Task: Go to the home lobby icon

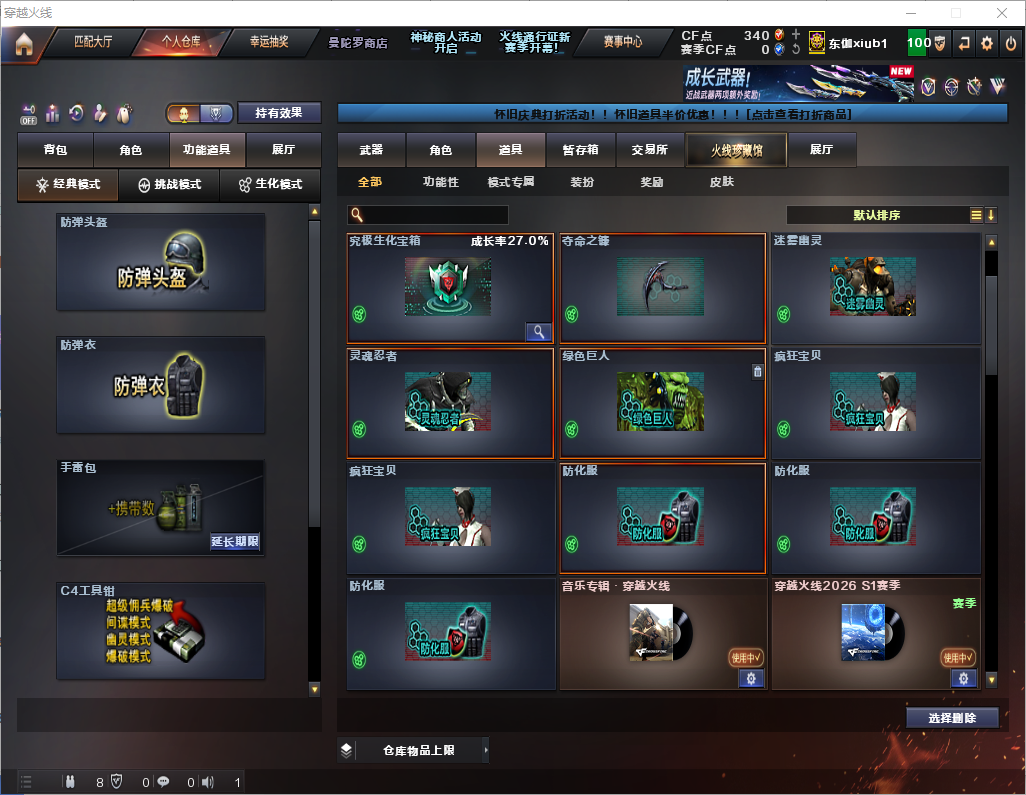Action: point(23,43)
